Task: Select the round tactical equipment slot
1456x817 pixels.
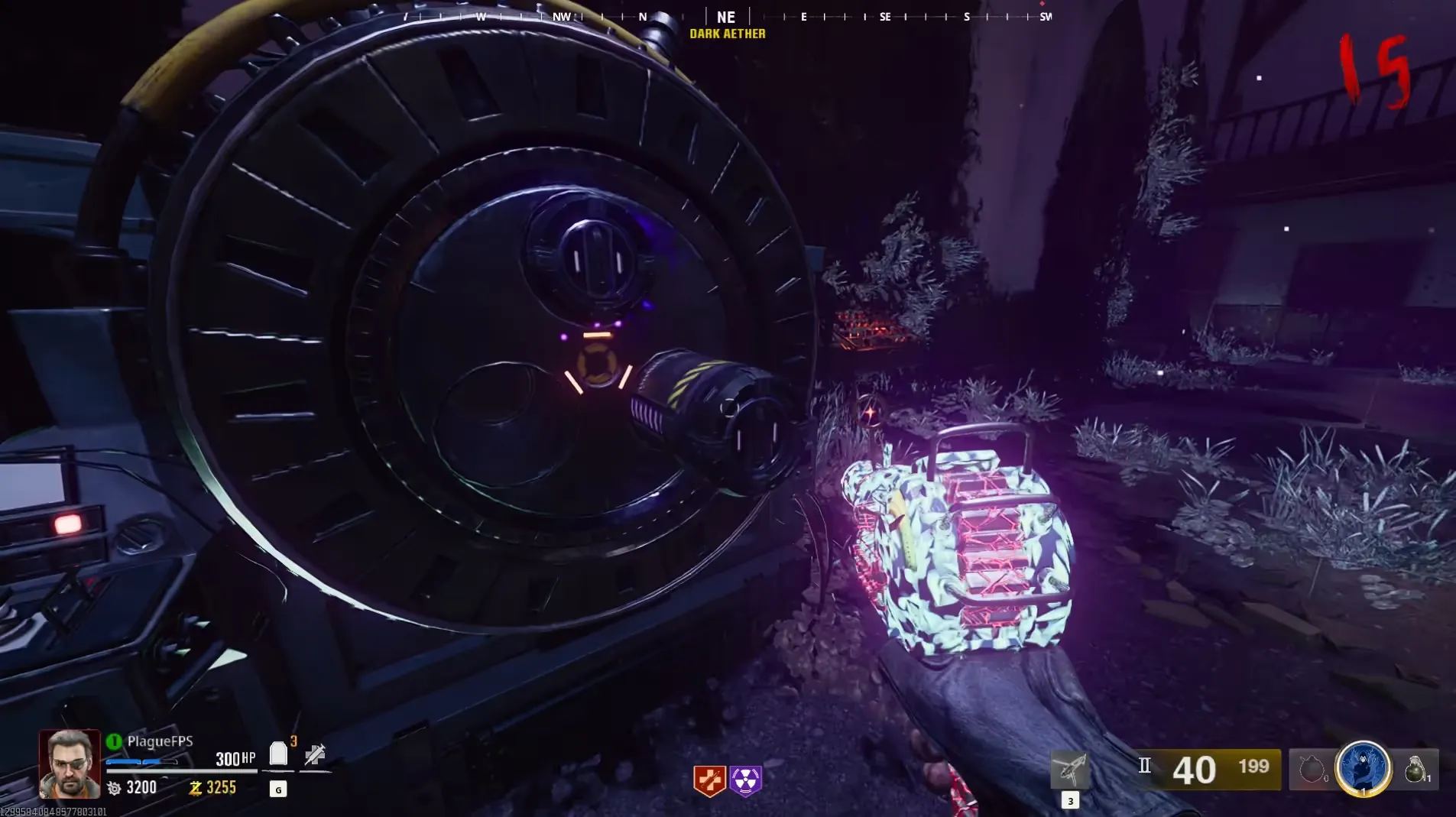Action: point(1312,769)
